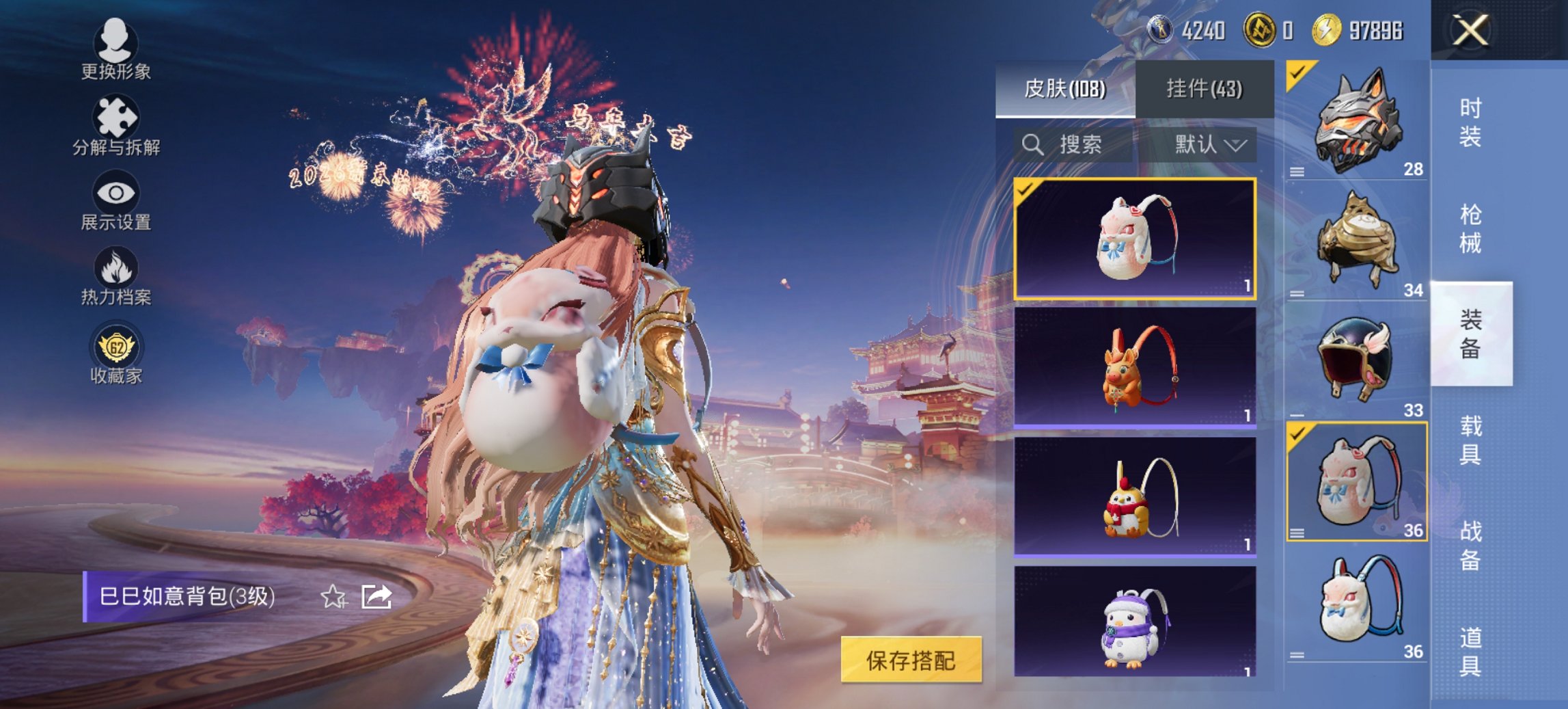The height and width of the screenshot is (709, 1568).
Task: Open the 更换形象 avatar change panel
Action: point(116,55)
